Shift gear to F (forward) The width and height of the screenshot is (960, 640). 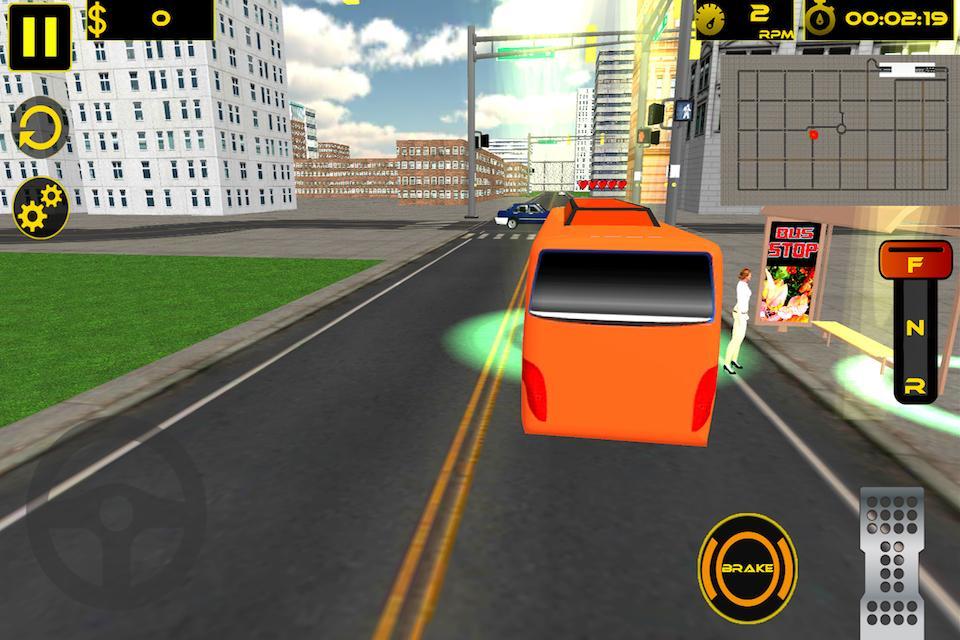click(914, 267)
